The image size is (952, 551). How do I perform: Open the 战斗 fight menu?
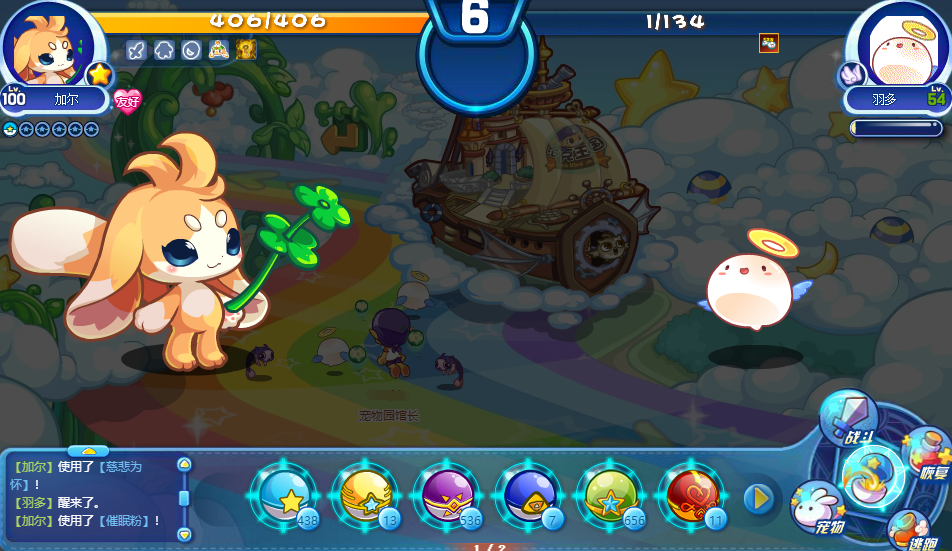pos(849,417)
